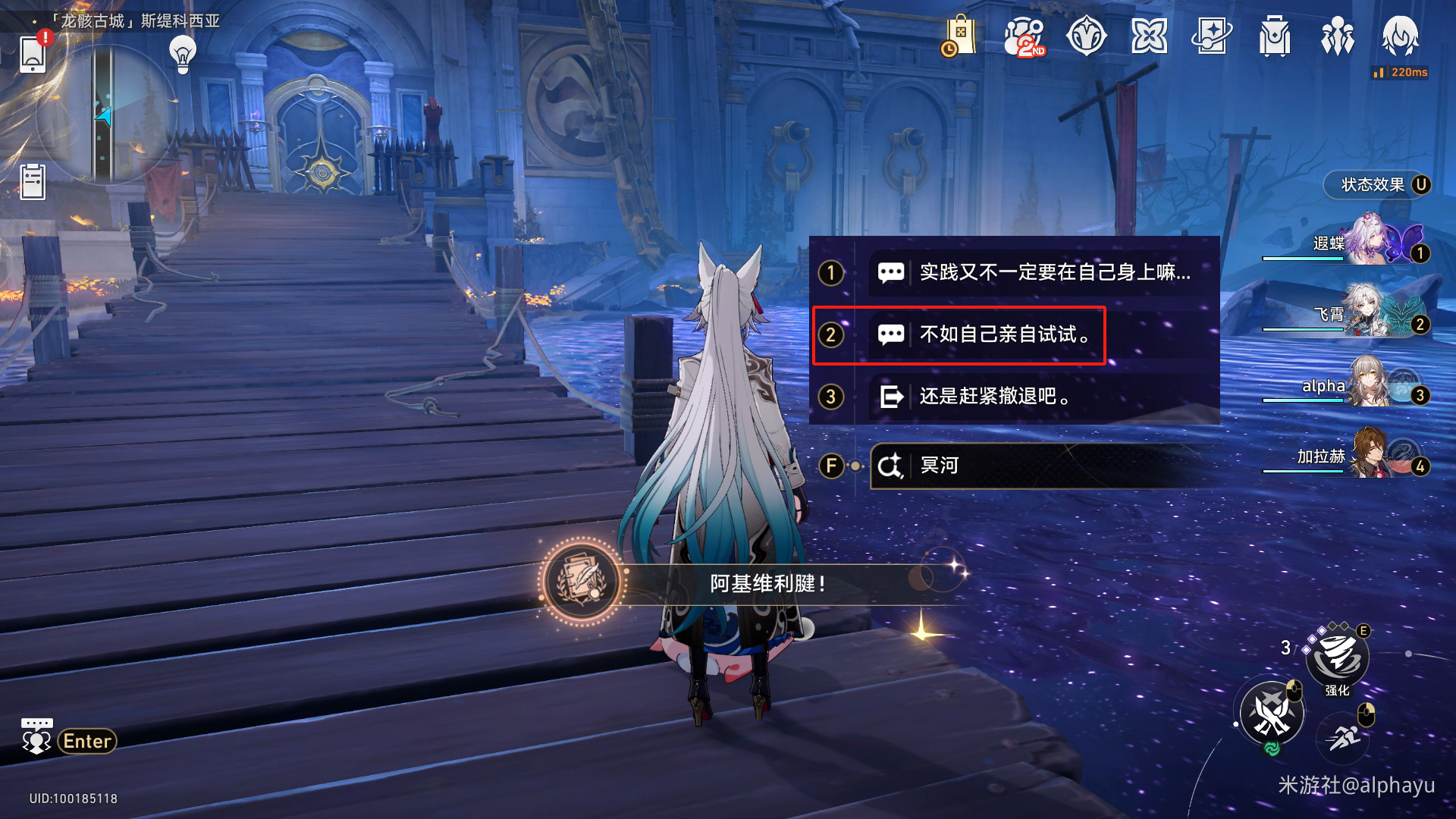Open the phone menu with red alert
The image size is (1456, 819).
pyautogui.click(x=33, y=55)
